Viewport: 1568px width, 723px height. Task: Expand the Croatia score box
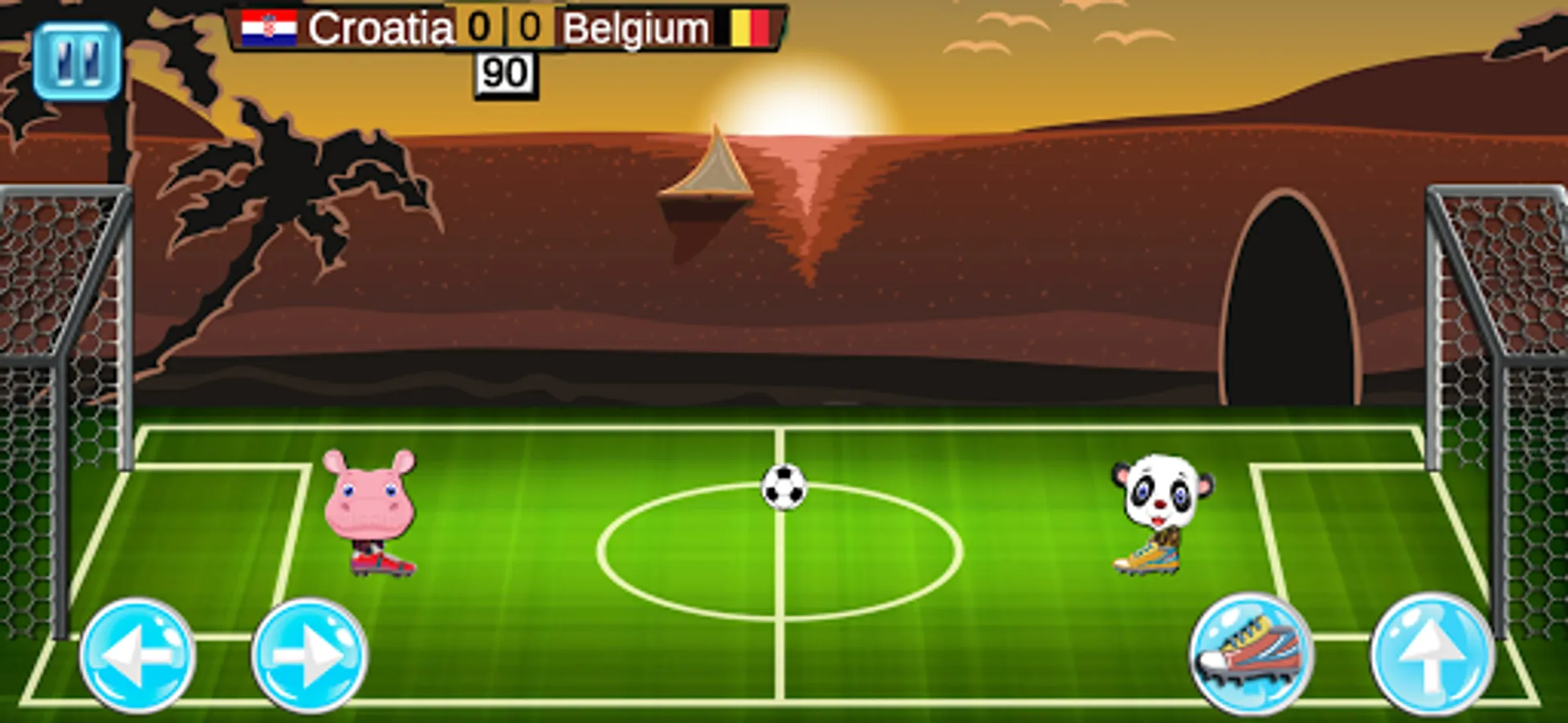(477, 27)
